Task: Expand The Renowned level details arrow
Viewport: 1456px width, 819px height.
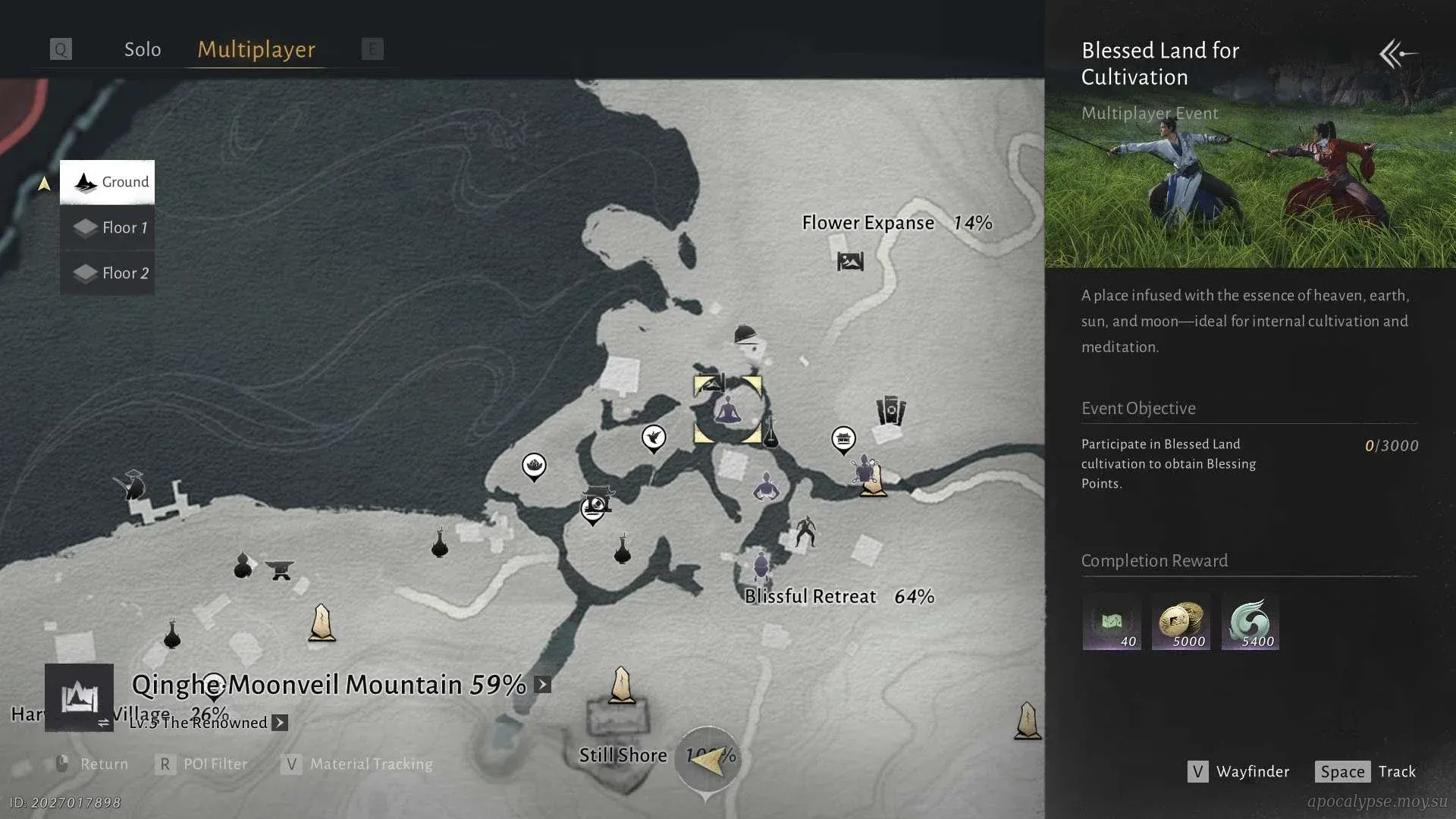Action: coord(280,723)
